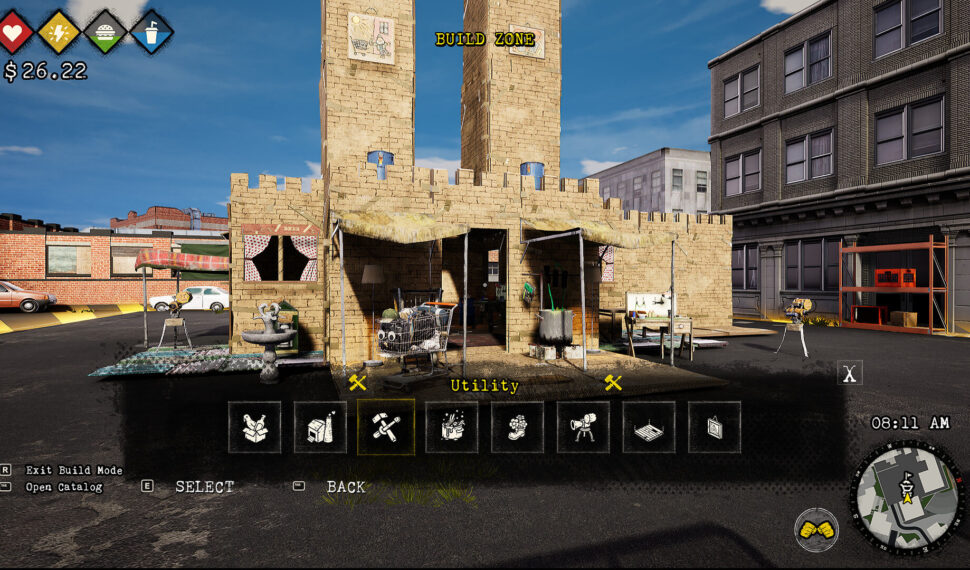Select the open box build category
This screenshot has width=970, height=570.
pyautogui.click(x=254, y=427)
